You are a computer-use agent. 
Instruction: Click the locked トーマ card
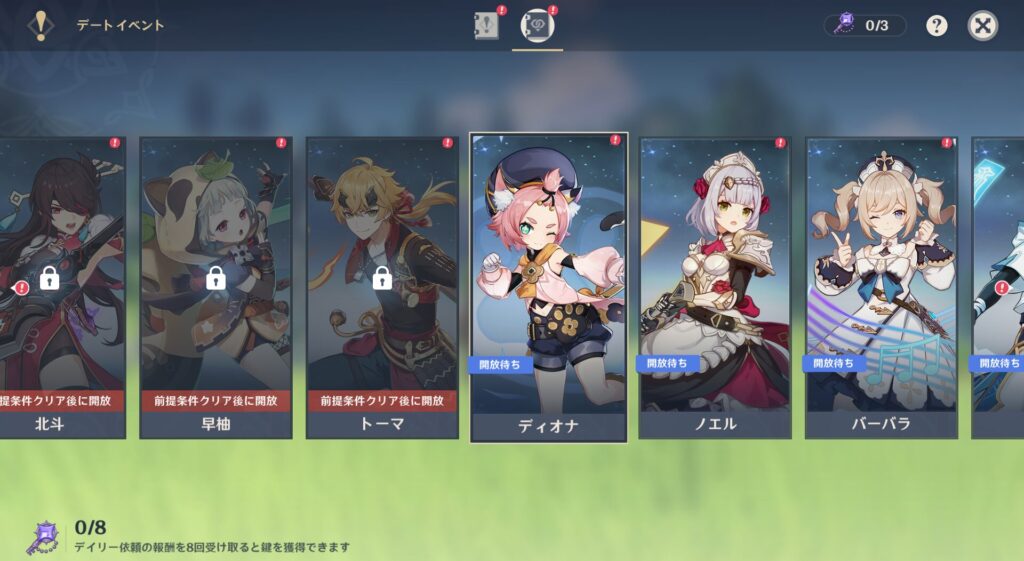[382, 287]
